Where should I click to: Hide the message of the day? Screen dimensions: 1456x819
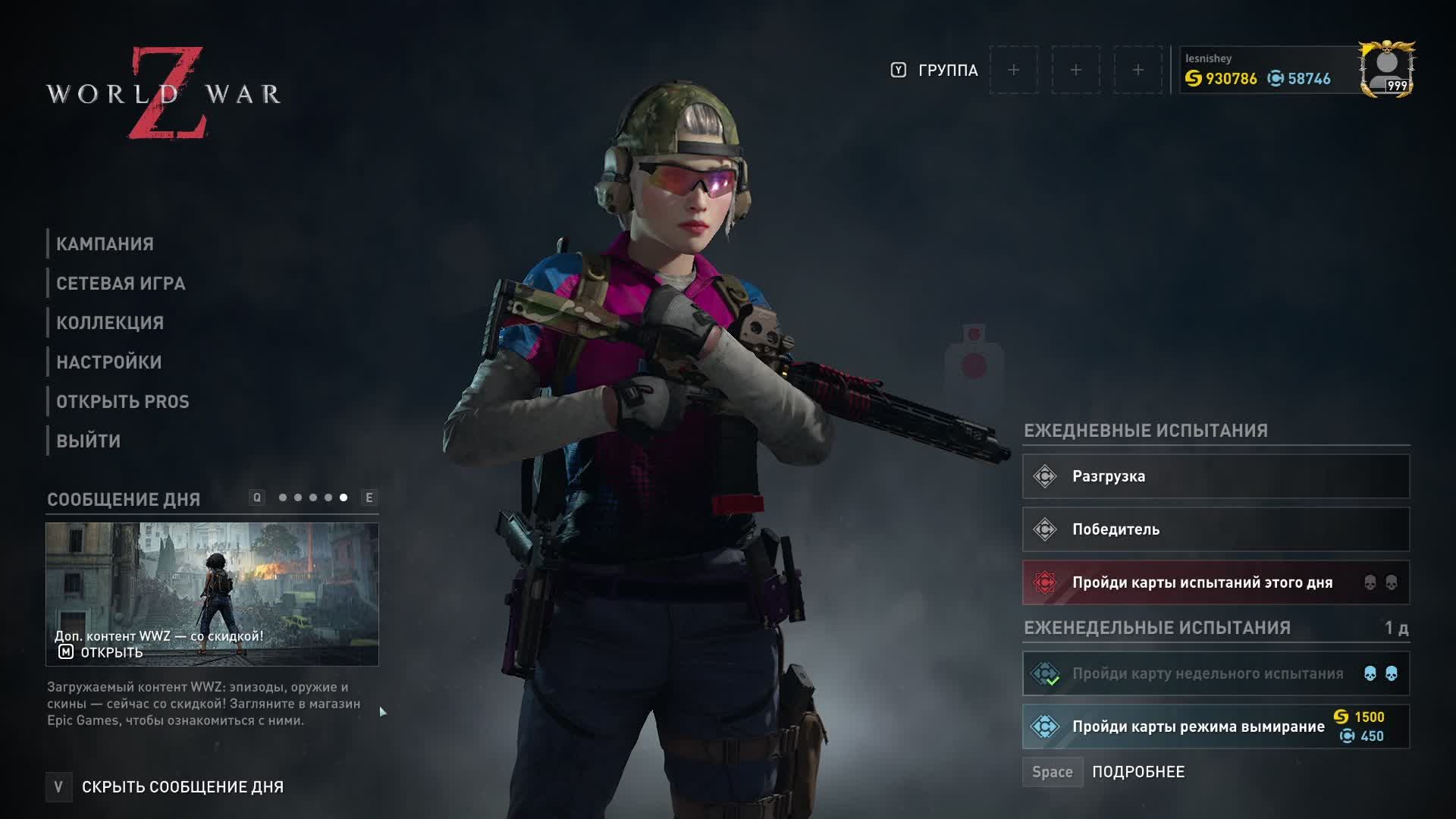coord(182,787)
